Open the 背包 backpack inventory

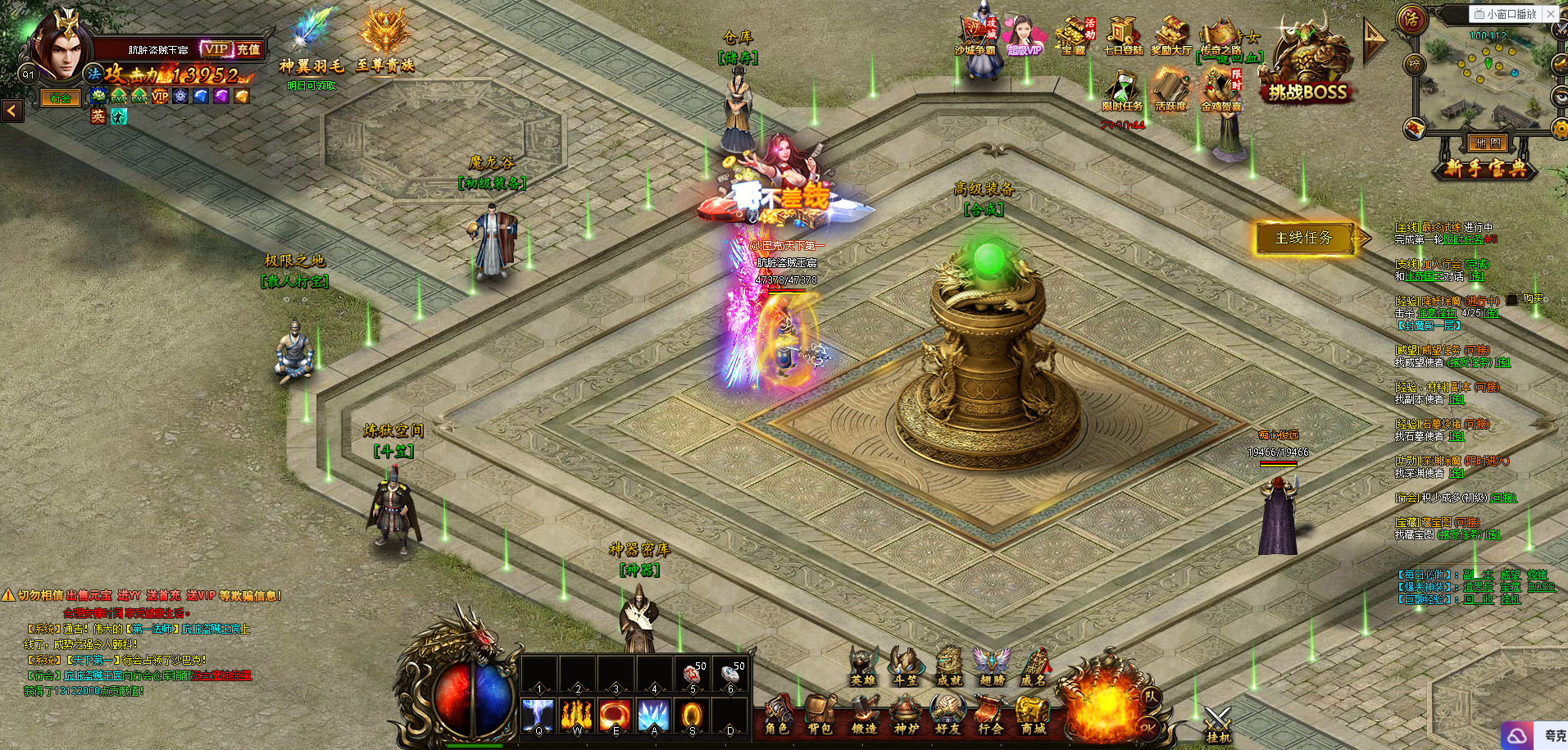pyautogui.click(x=819, y=715)
